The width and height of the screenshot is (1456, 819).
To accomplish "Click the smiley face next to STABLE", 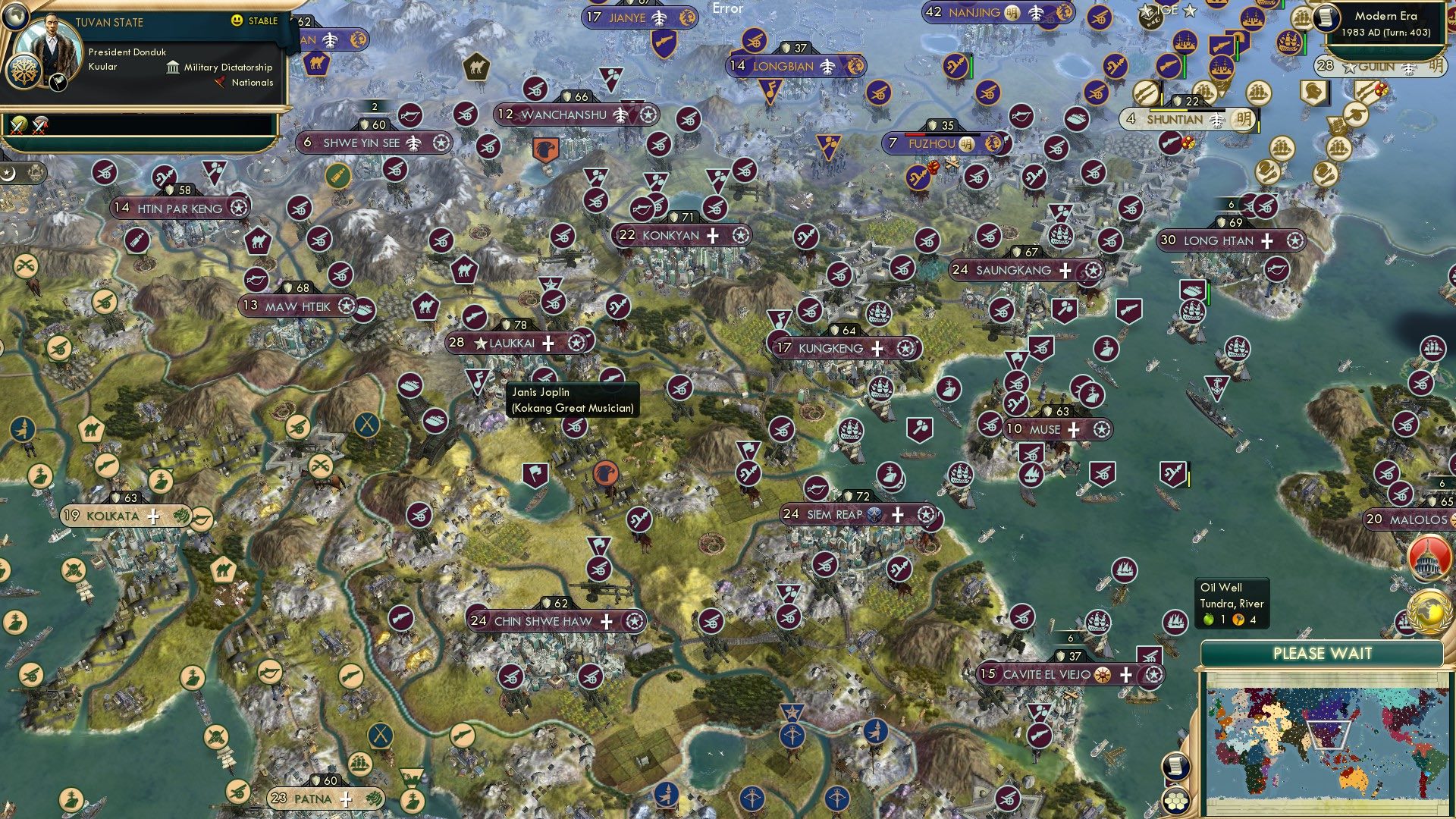I will pos(237,20).
